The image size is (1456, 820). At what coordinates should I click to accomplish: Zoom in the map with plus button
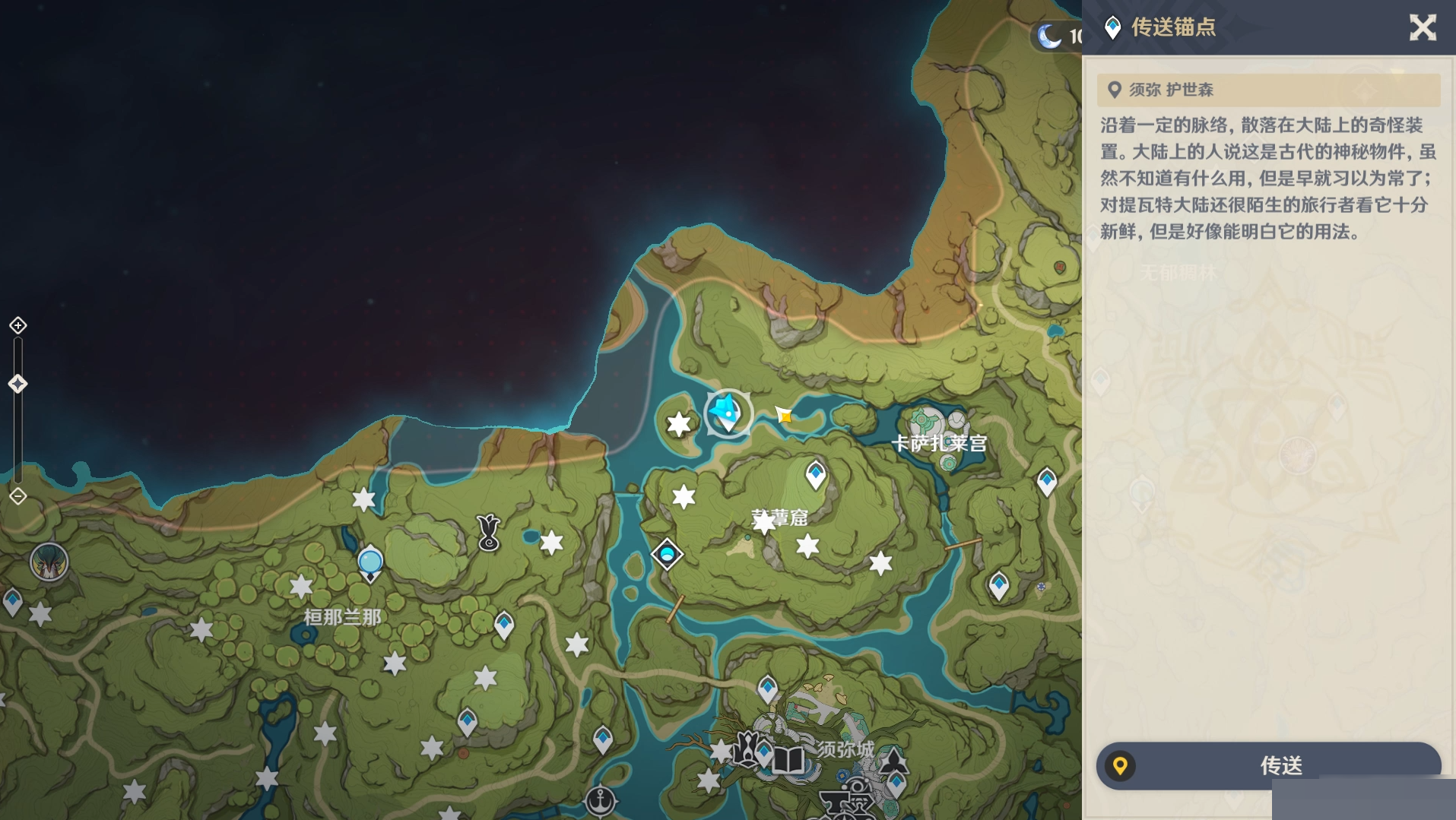(x=18, y=325)
